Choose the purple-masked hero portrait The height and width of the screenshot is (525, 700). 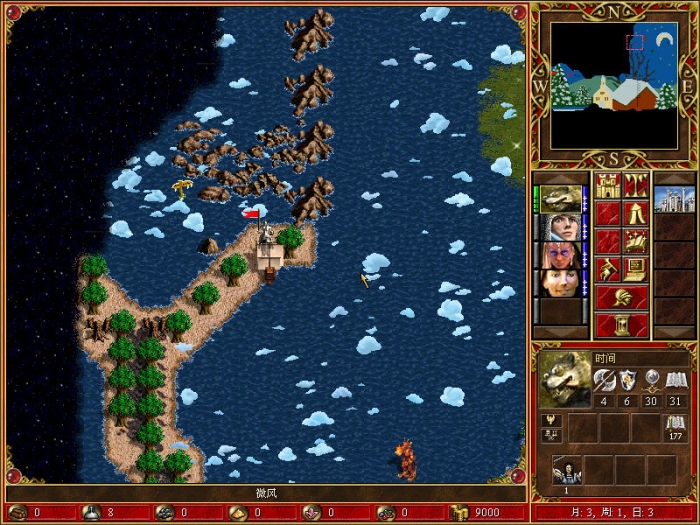pyautogui.click(x=560, y=255)
